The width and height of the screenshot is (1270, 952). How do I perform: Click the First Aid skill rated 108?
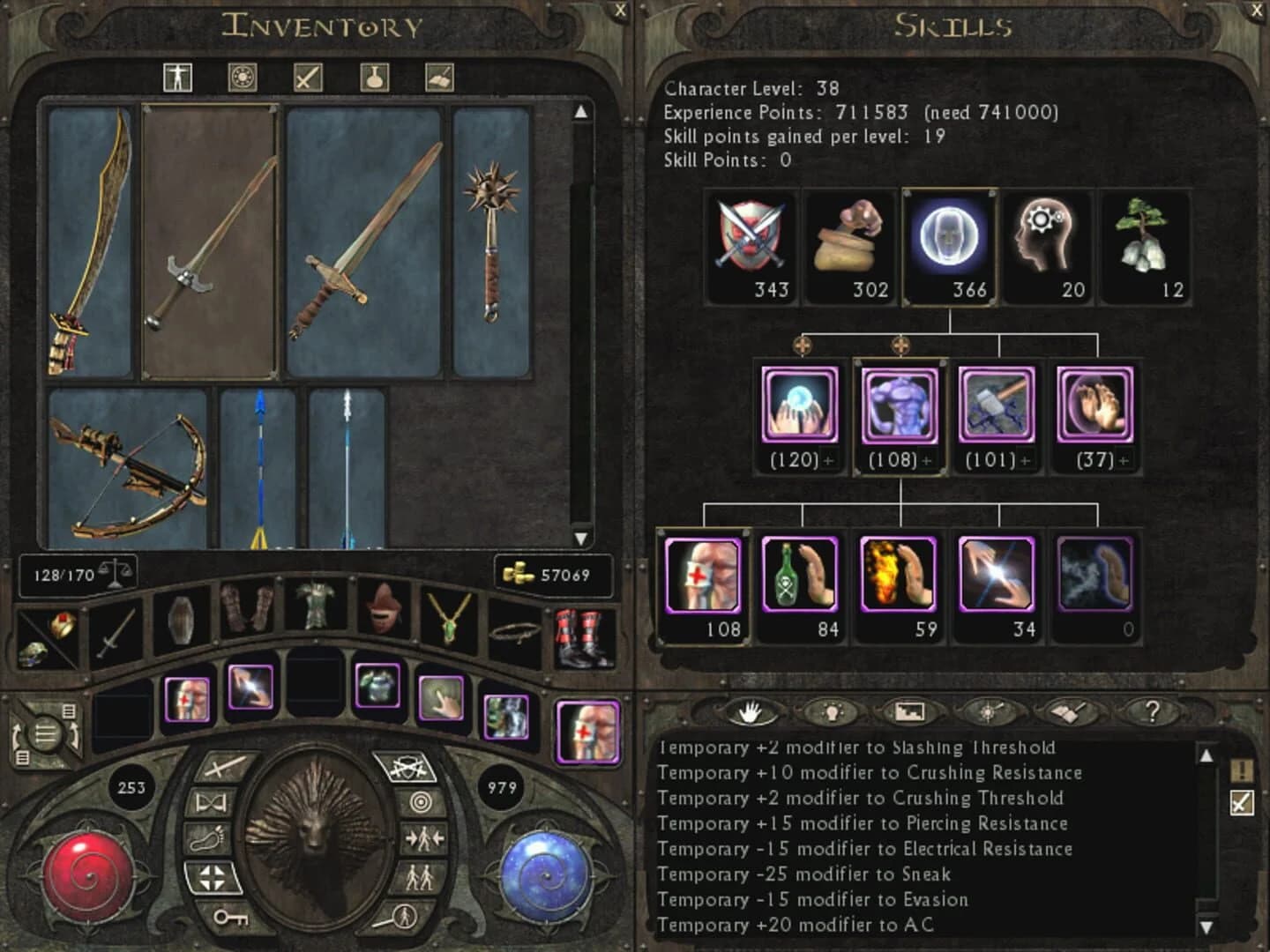[704, 576]
